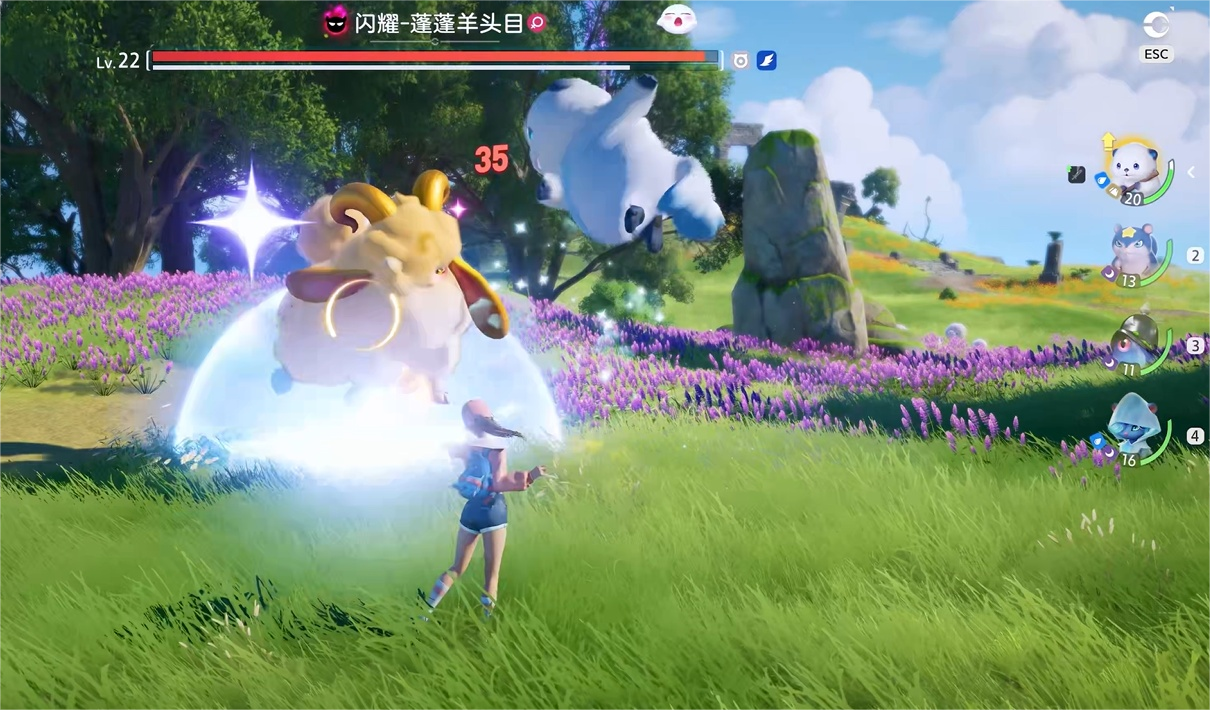Screen dimensions: 1210x710
Task: Click the grey round icon right of the boss health bar
Action: coord(740,61)
